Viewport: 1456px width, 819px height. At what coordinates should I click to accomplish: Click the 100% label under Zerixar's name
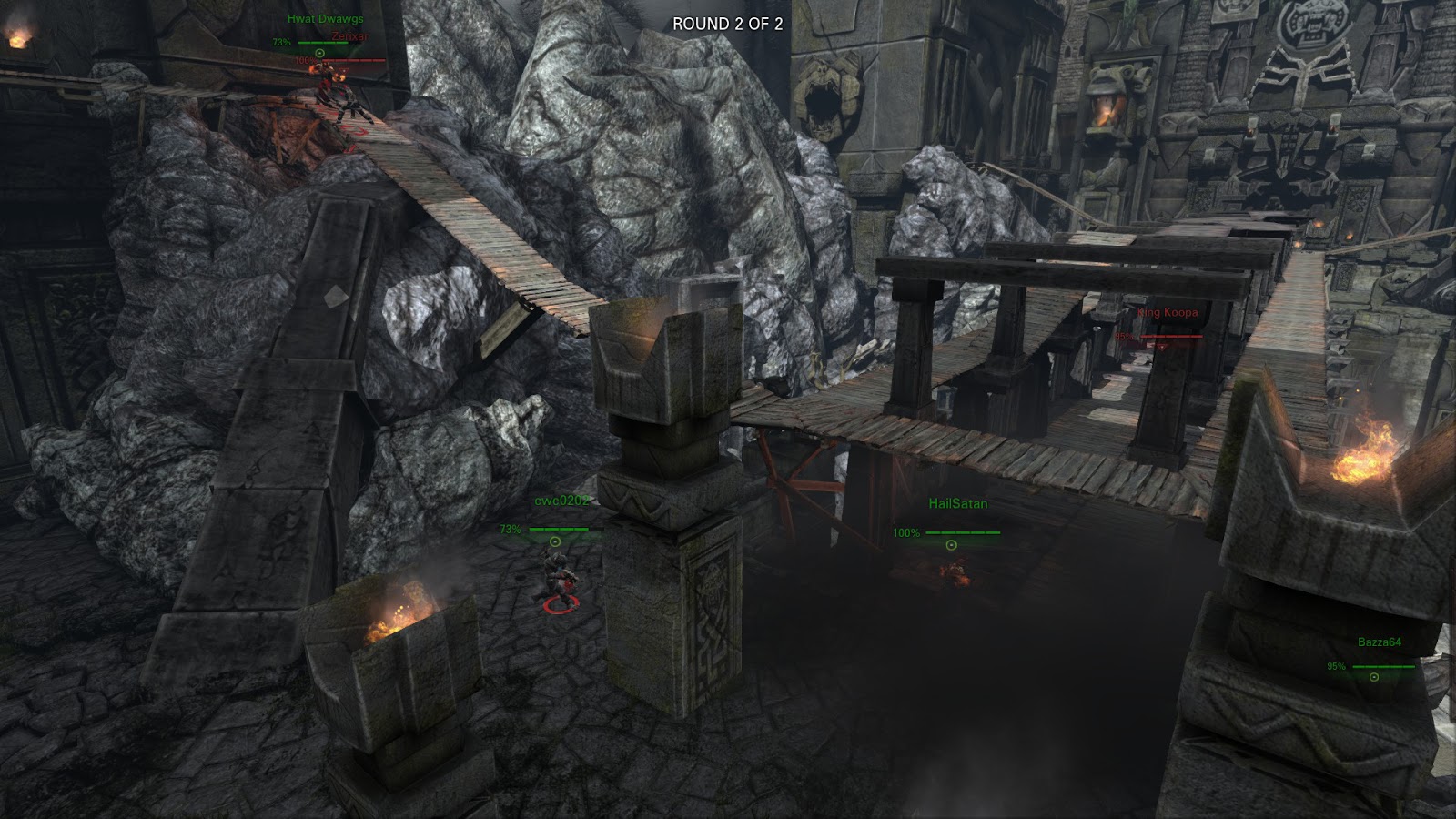[306, 60]
